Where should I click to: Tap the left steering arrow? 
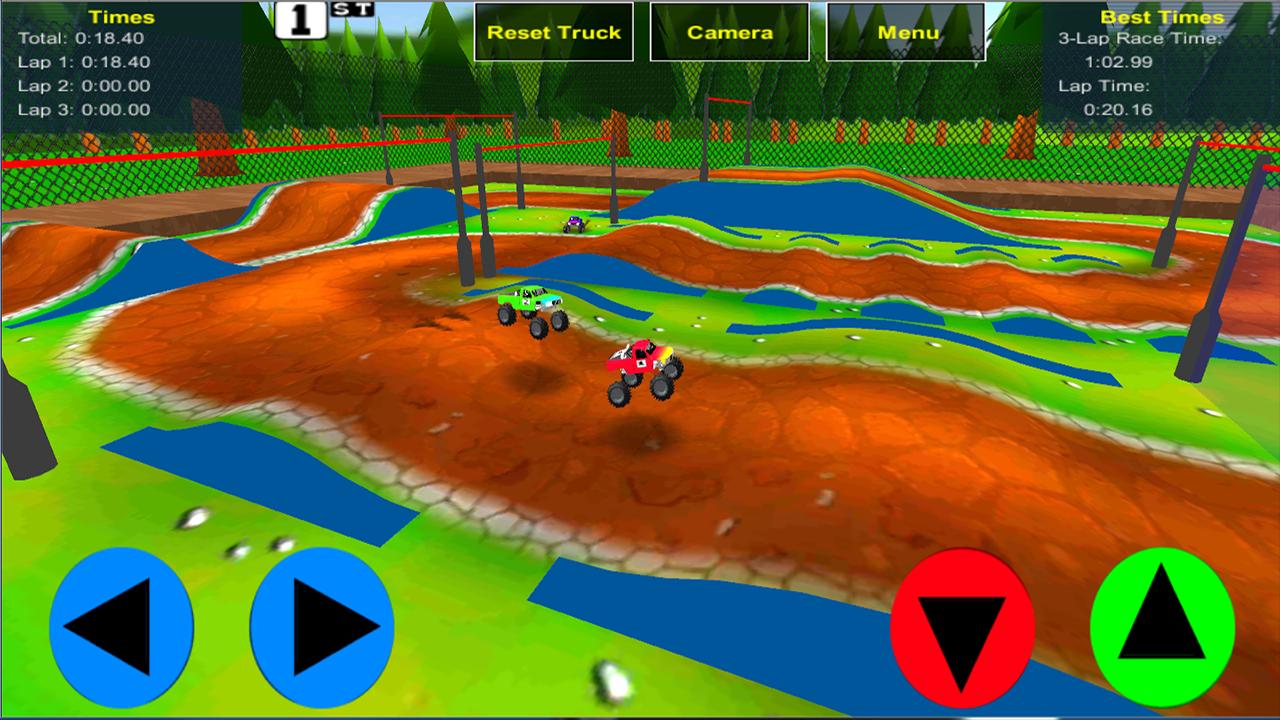125,627
